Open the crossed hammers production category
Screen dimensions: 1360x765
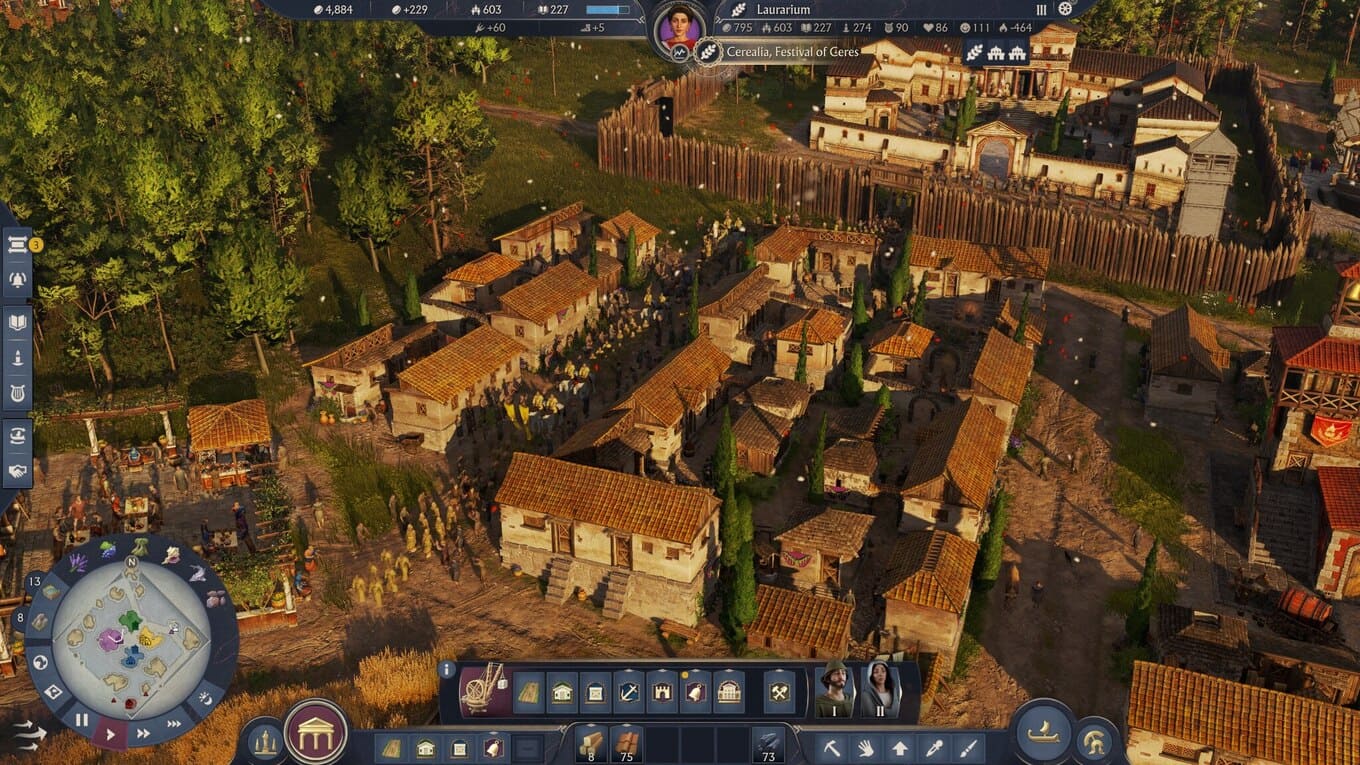779,692
